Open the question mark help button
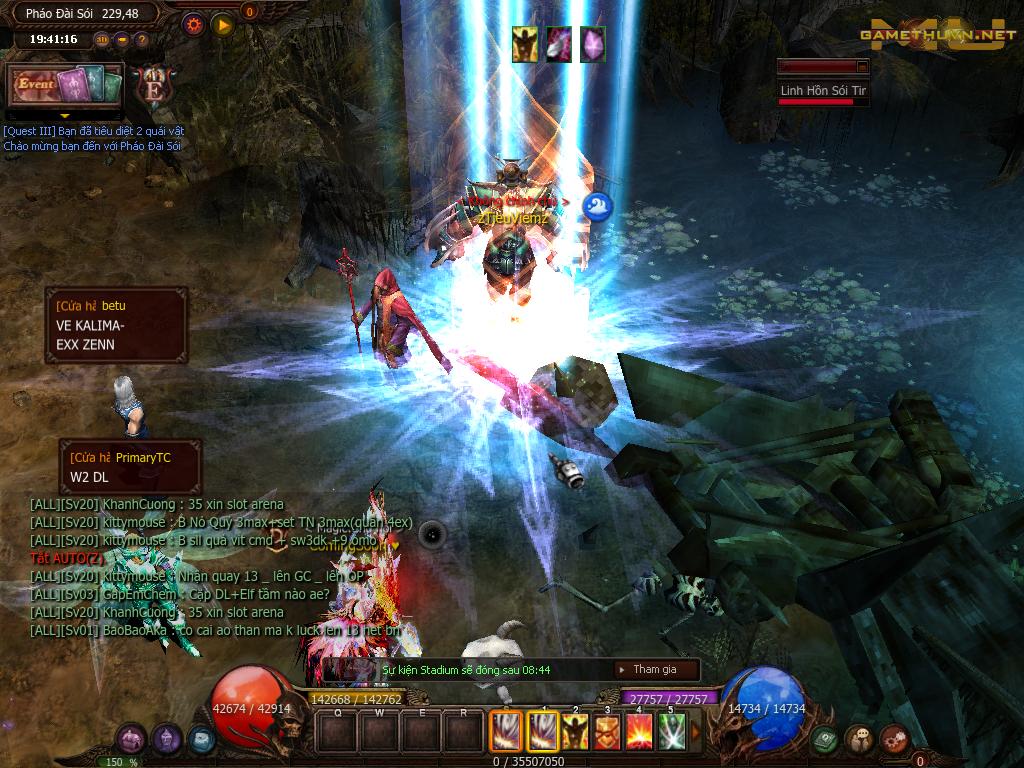 click(x=142, y=40)
